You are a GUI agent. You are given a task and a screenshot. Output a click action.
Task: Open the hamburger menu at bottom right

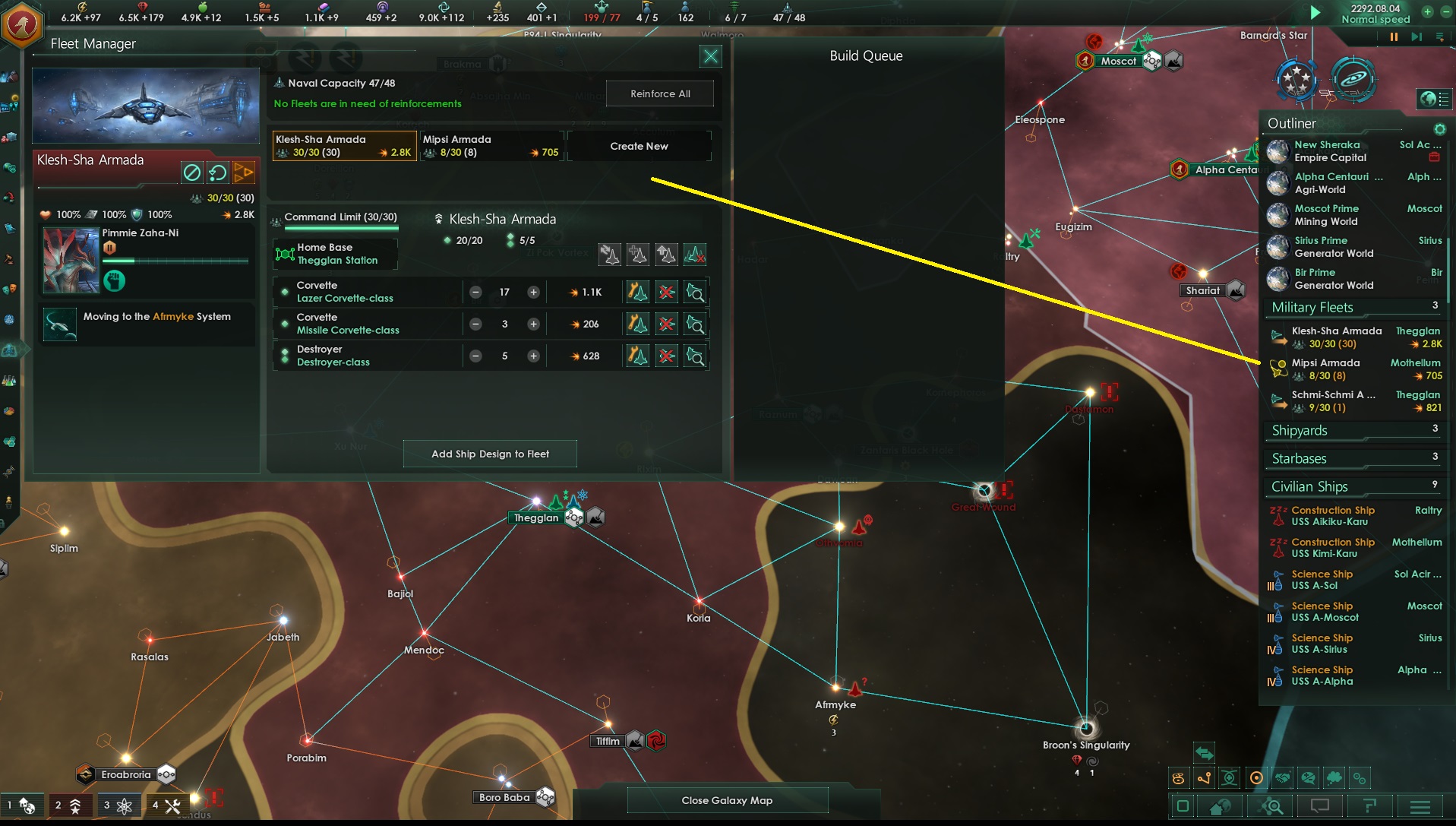(x=1420, y=806)
